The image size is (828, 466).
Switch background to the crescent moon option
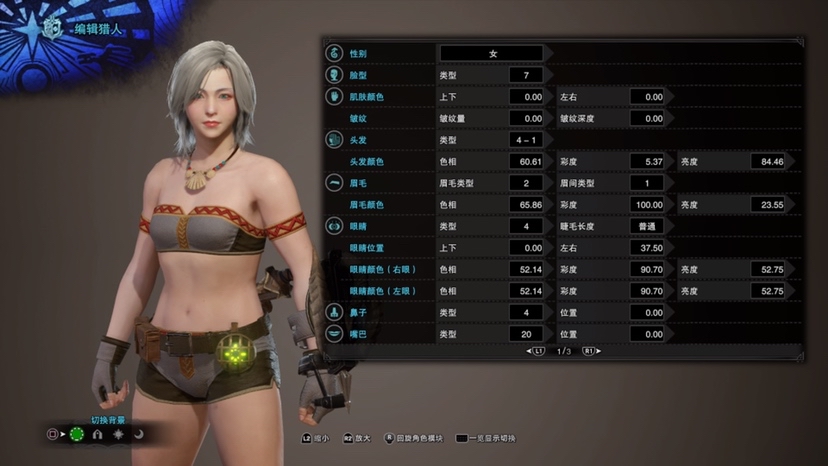(x=139, y=435)
